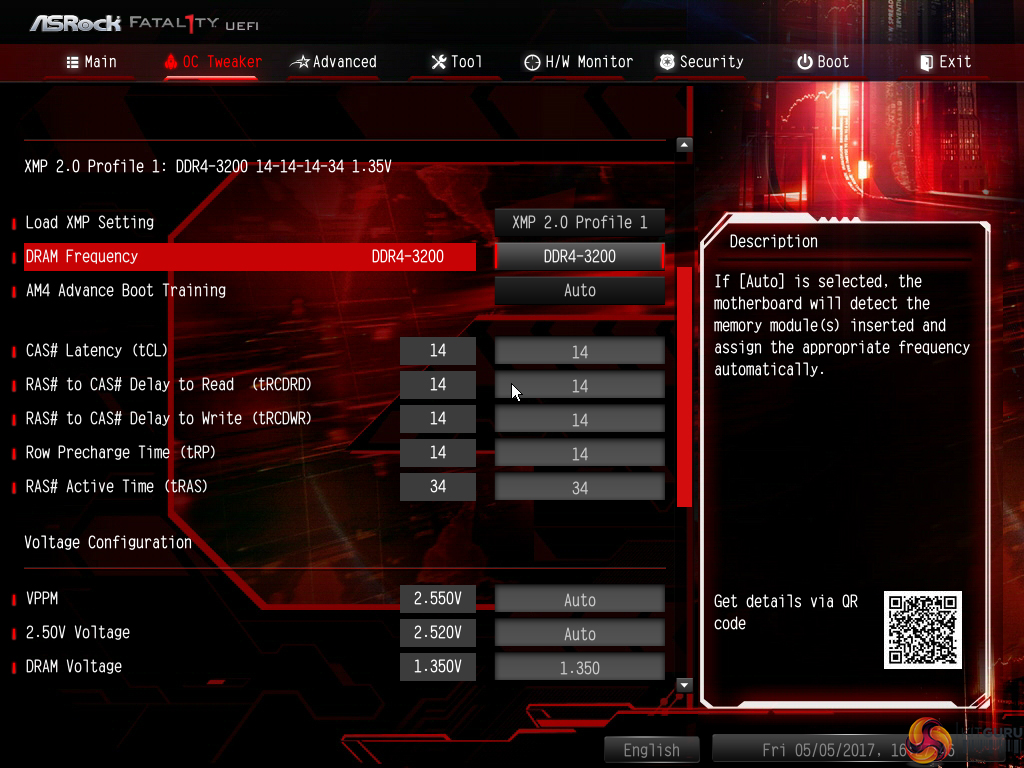Screen dimensions: 1024x768
Task: Open the English language selector
Action: pyautogui.click(x=651, y=750)
